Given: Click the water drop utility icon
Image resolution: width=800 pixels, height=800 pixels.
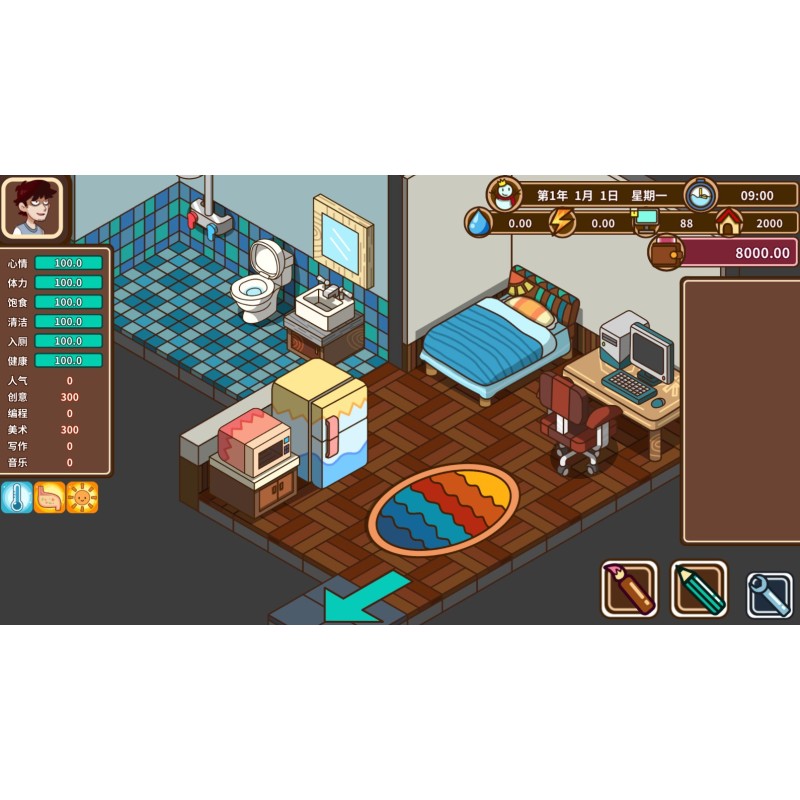Looking at the screenshot, I should coord(479,222).
